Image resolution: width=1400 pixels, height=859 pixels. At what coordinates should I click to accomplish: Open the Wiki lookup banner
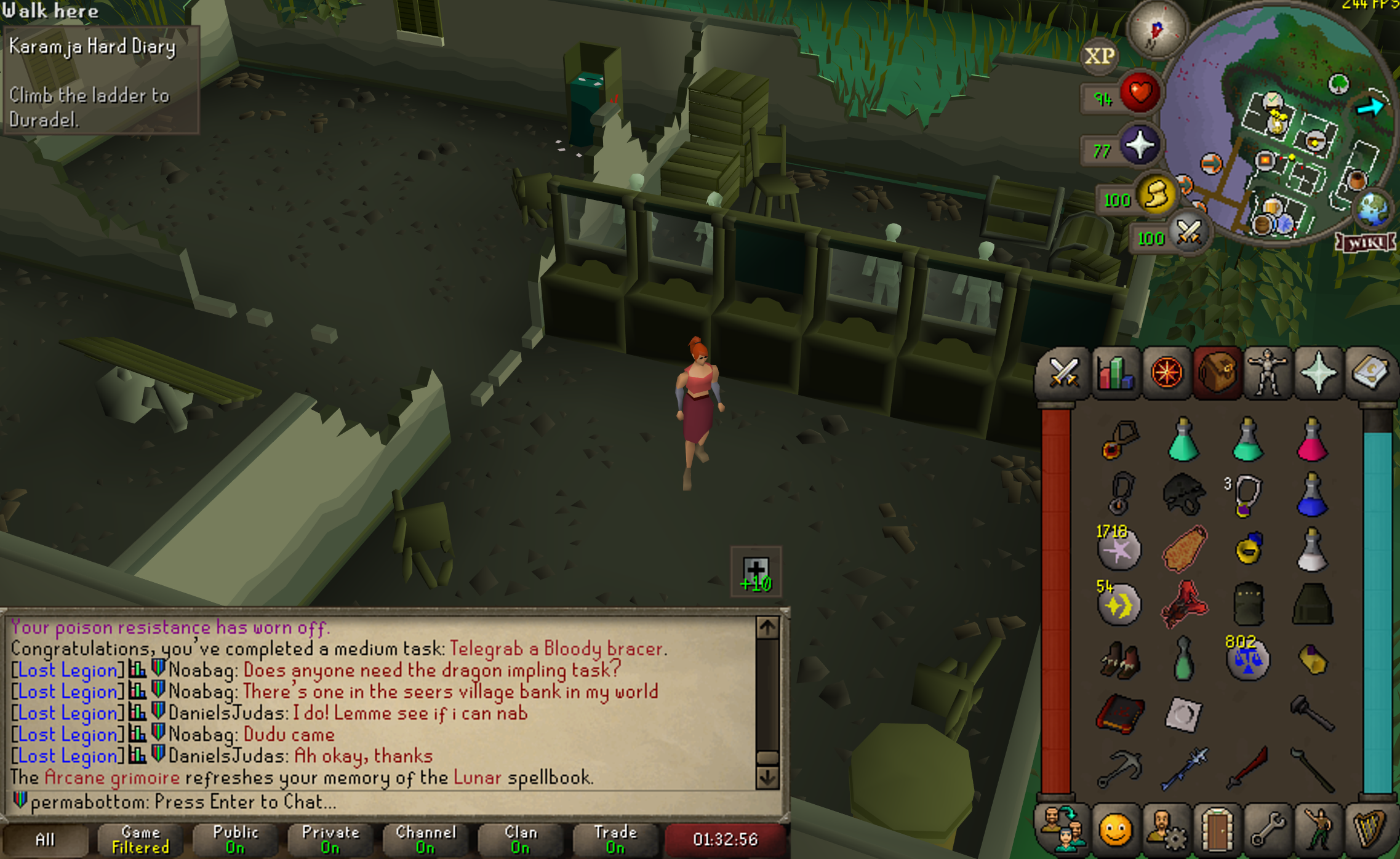(1366, 243)
